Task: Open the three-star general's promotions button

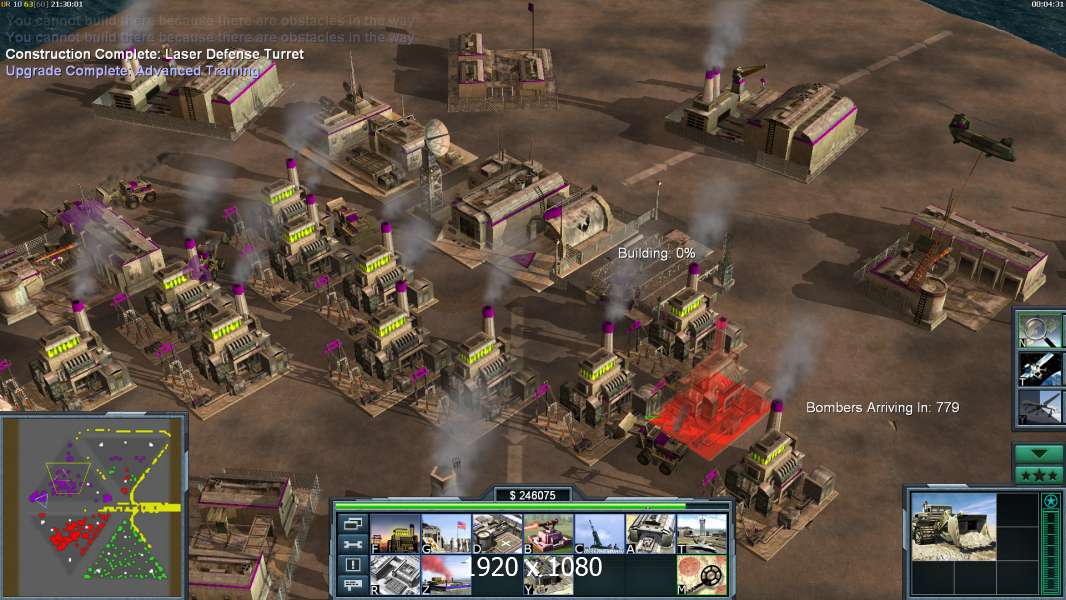Action: pyautogui.click(x=1038, y=474)
